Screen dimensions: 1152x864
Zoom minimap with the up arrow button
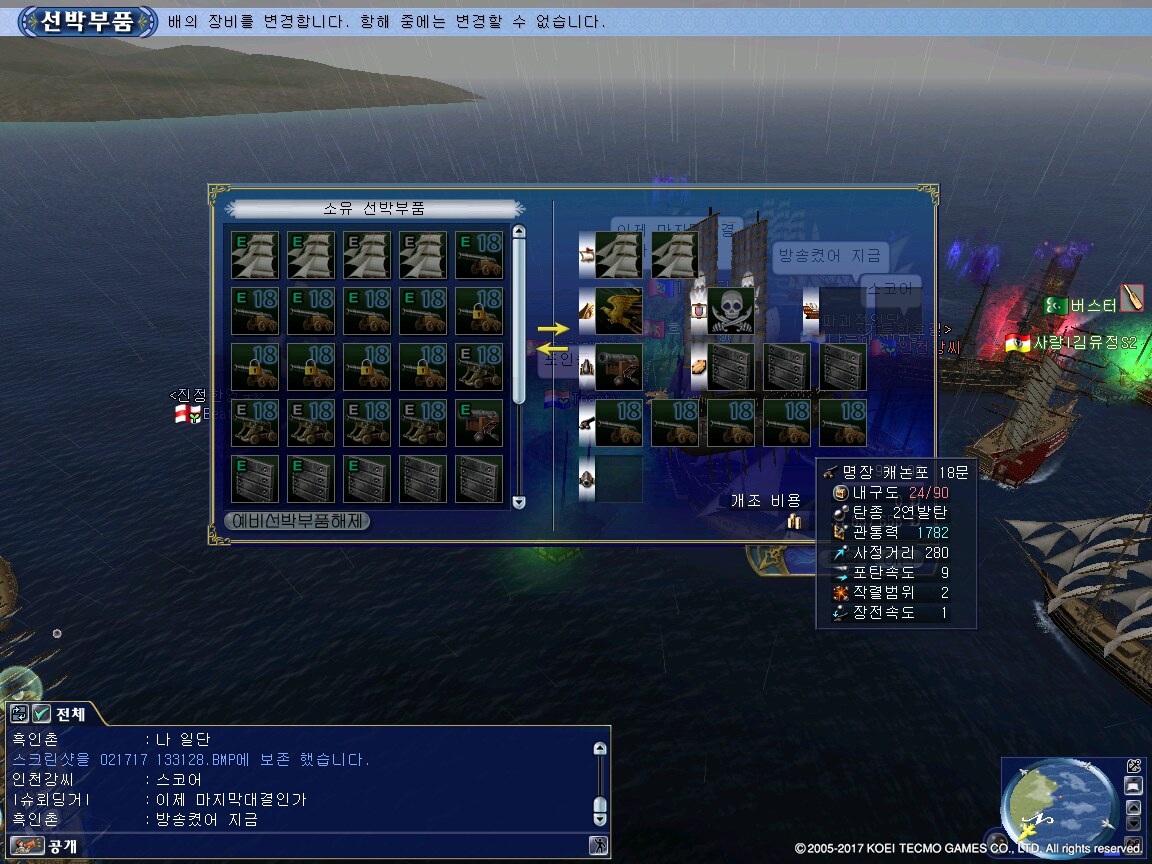tap(1133, 808)
